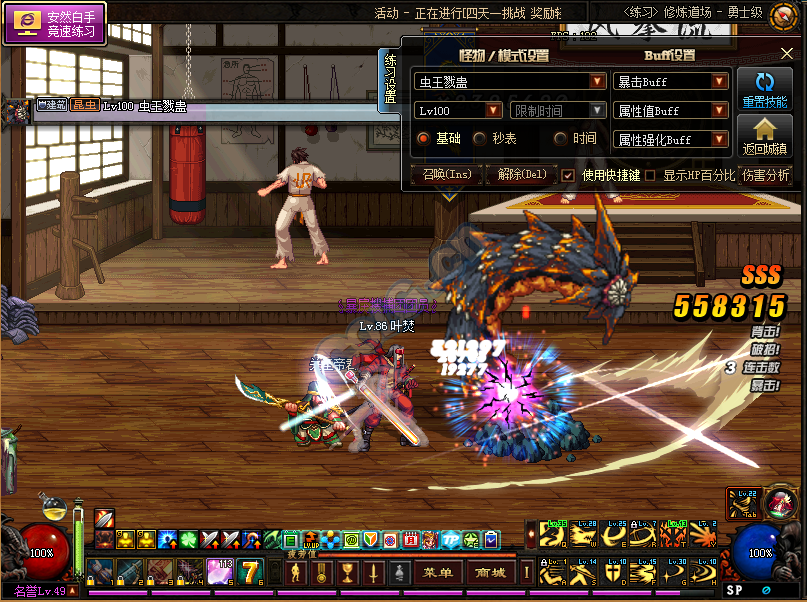Enable the 显示HP百分比 checkbox
Viewport: 807px width, 602px height.
coord(650,175)
